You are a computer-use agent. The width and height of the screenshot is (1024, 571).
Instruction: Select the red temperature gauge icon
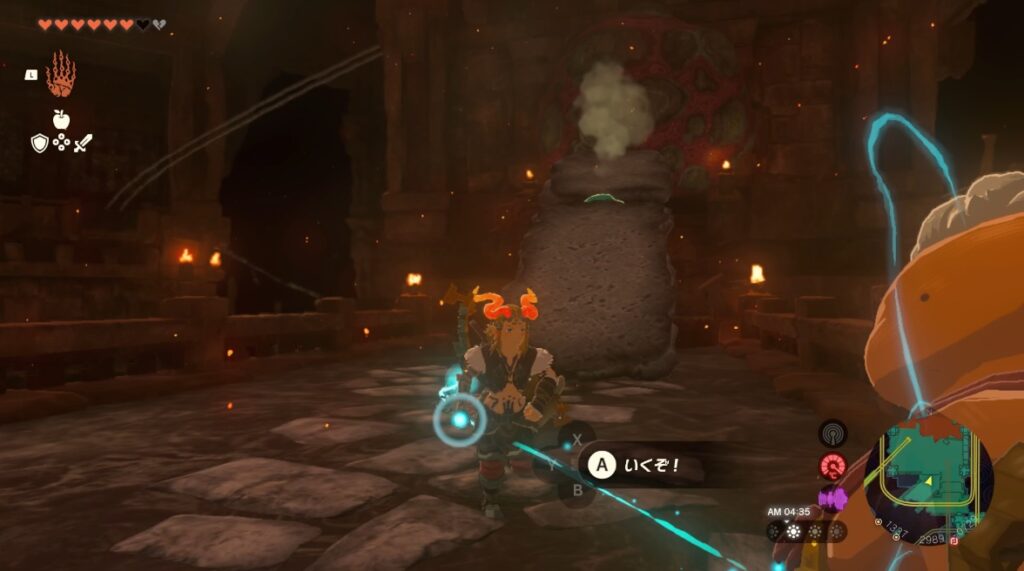pos(832,466)
